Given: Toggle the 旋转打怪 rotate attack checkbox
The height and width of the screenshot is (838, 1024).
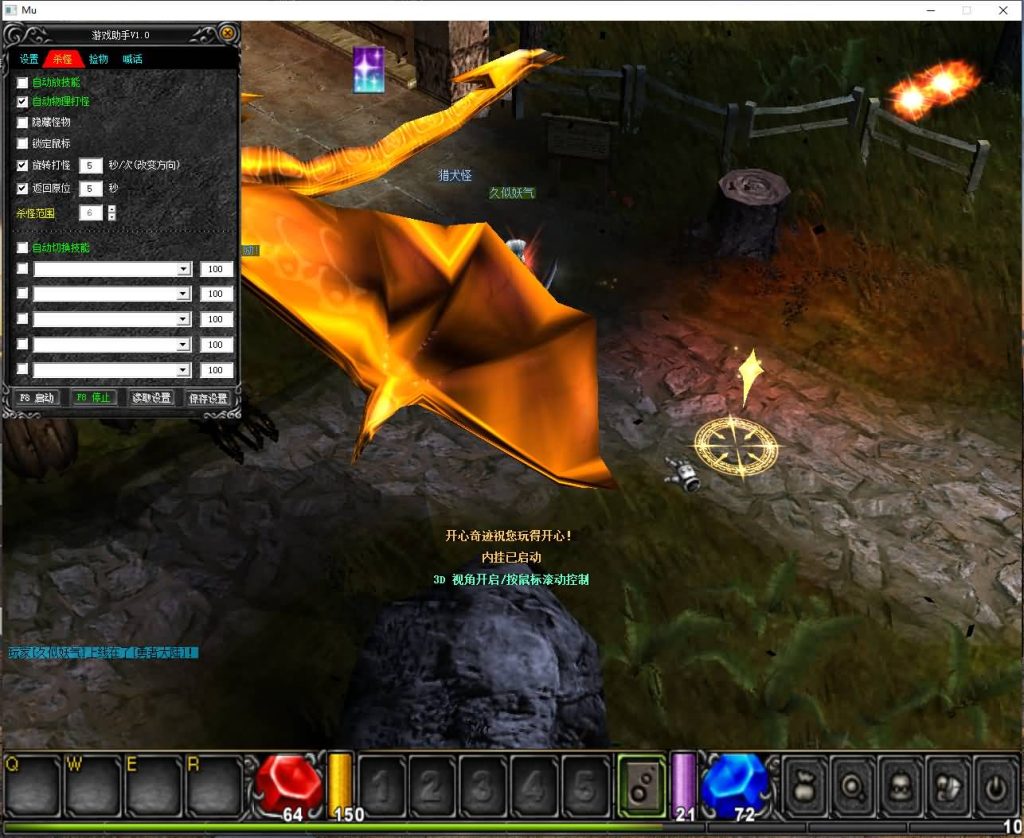Looking at the screenshot, I should 23,164.
